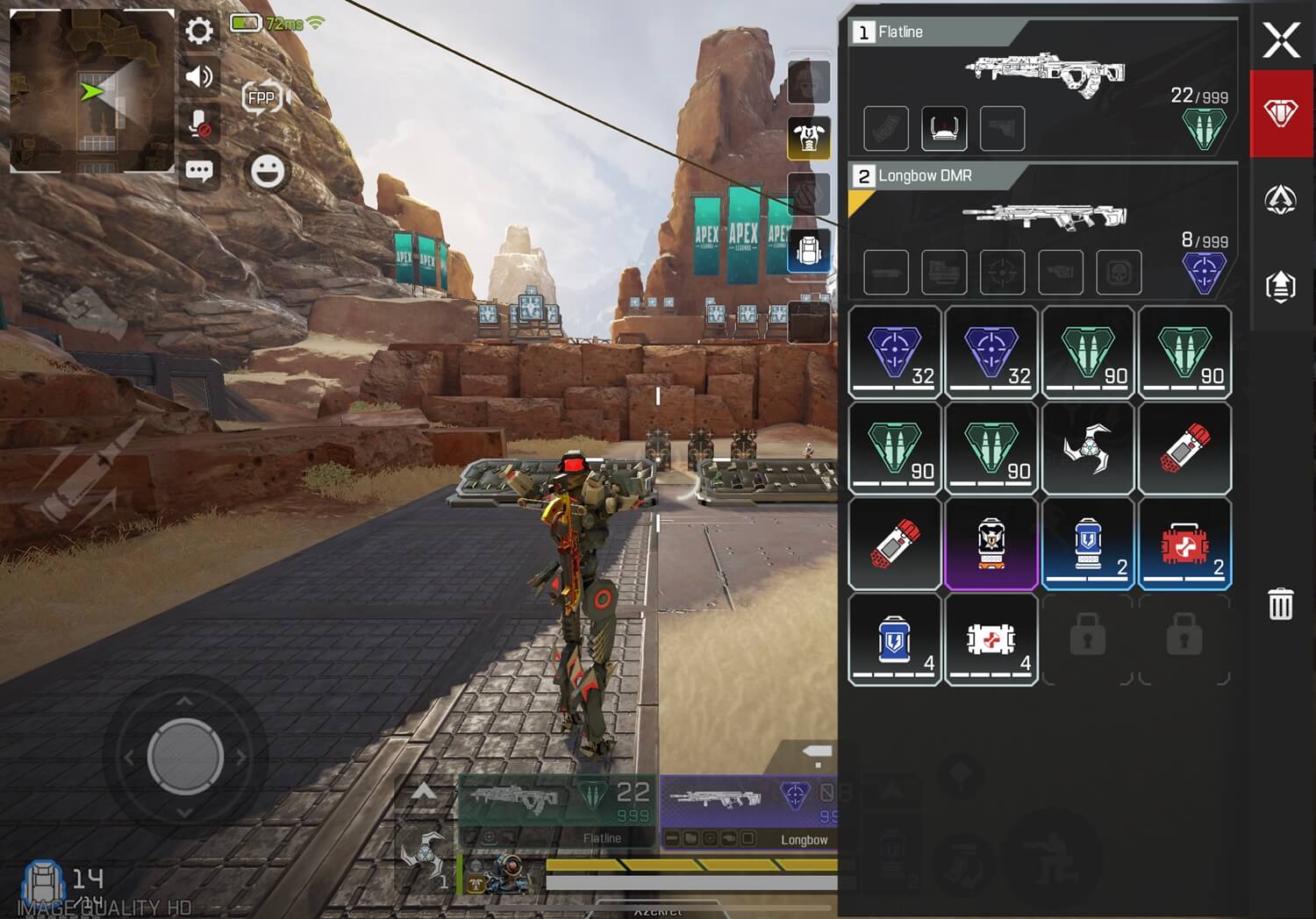
Task: Select the arc star throwing item
Action: pyautogui.click(x=1088, y=449)
